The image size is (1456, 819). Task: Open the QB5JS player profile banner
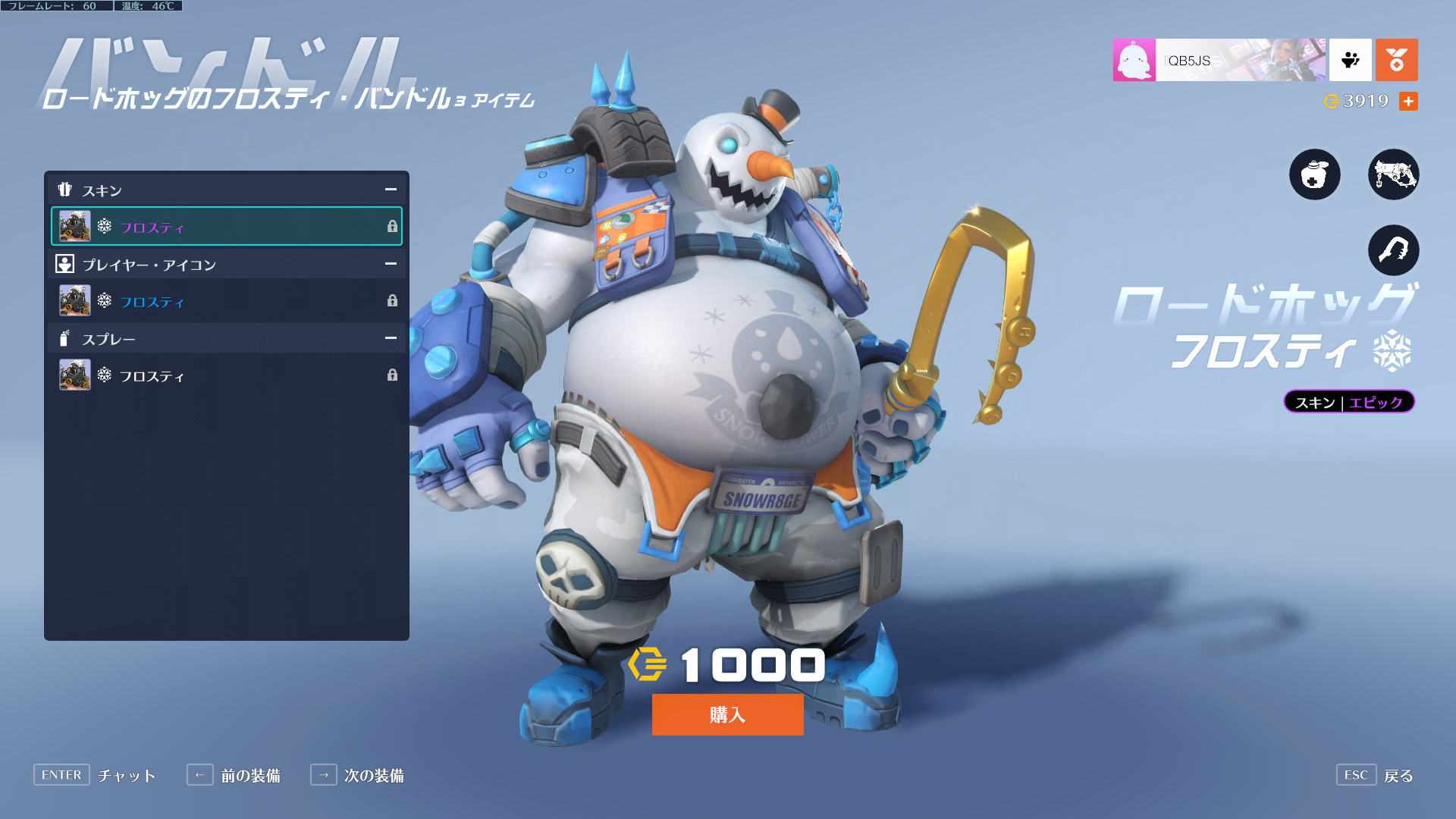click(x=1219, y=60)
